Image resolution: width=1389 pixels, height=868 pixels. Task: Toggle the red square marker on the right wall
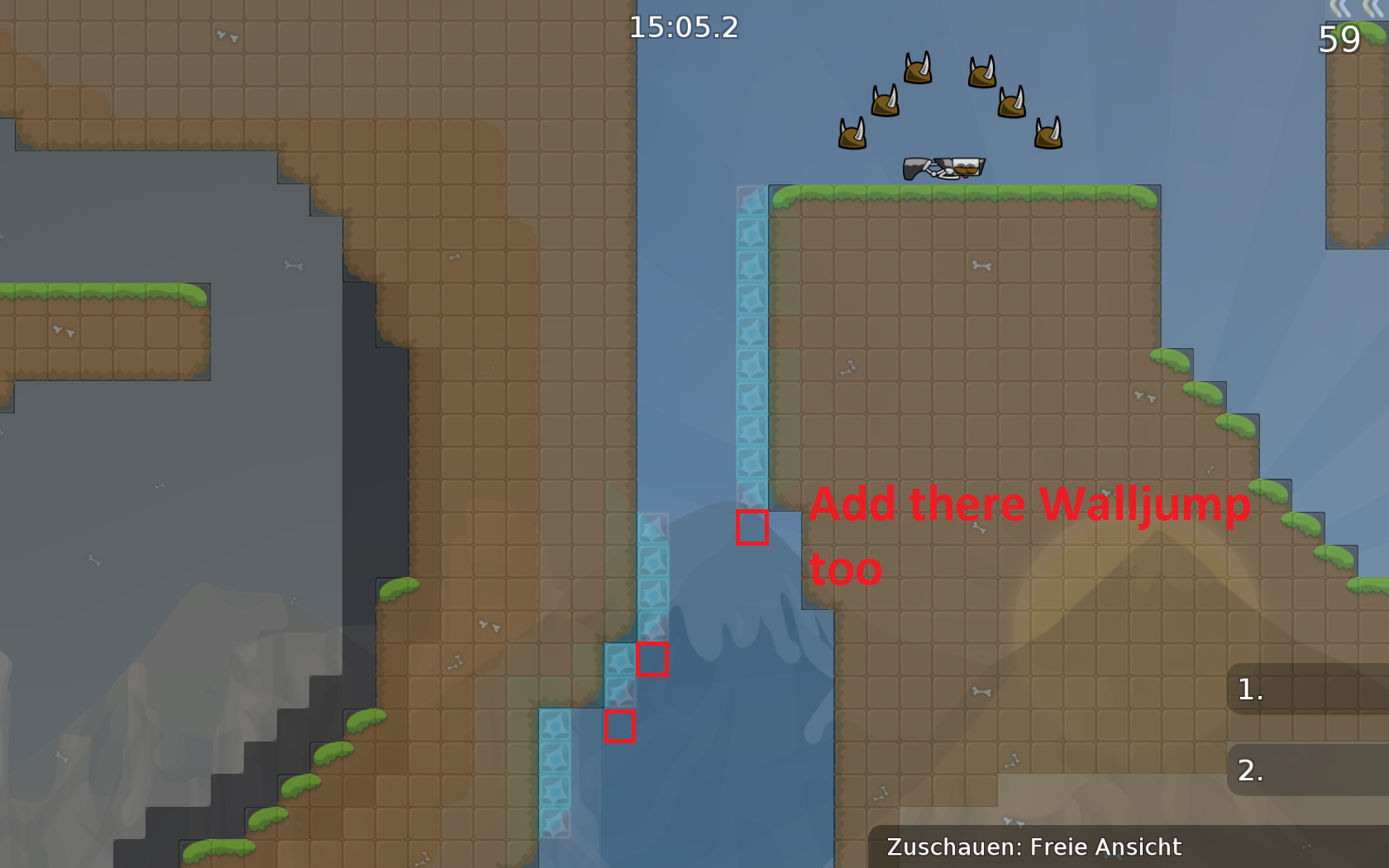[752, 529]
